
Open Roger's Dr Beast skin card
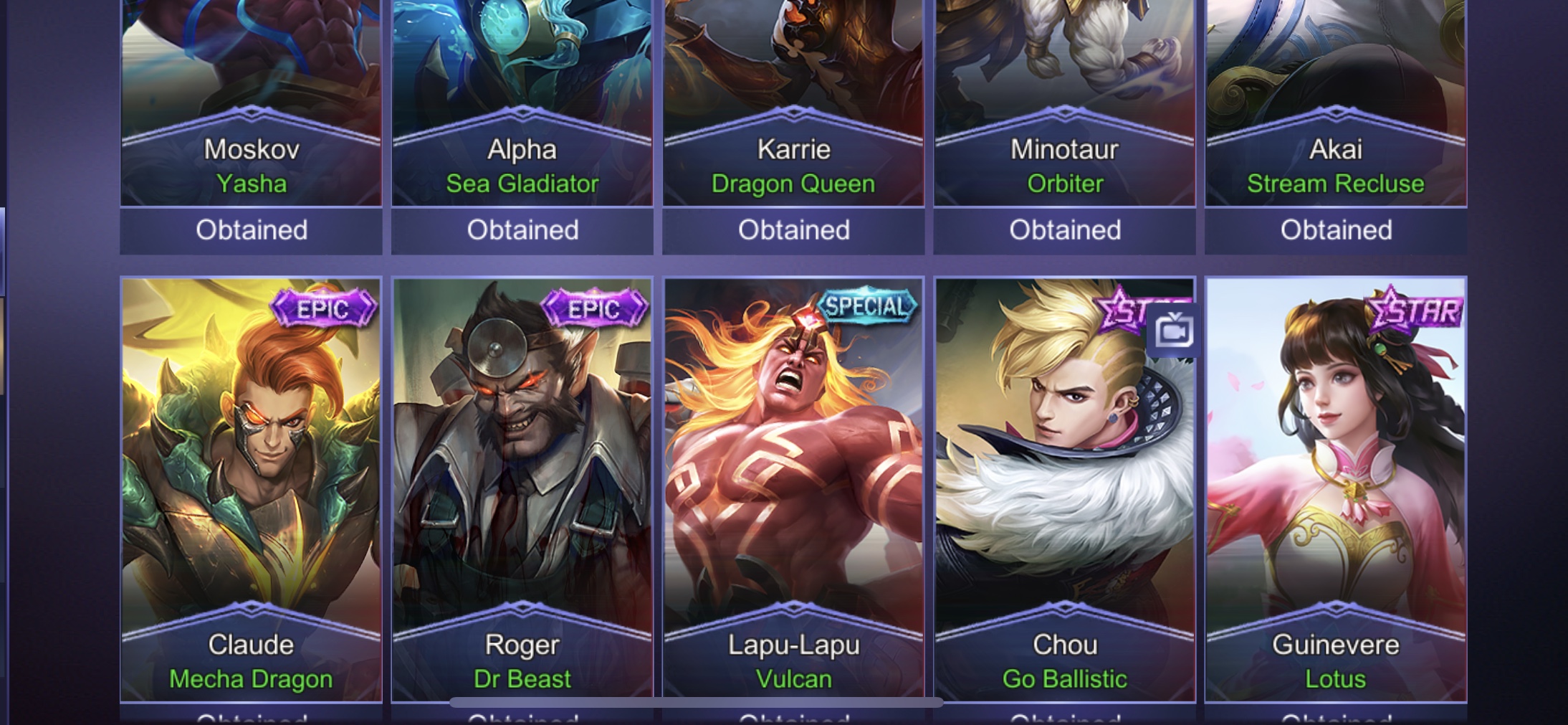(522, 488)
